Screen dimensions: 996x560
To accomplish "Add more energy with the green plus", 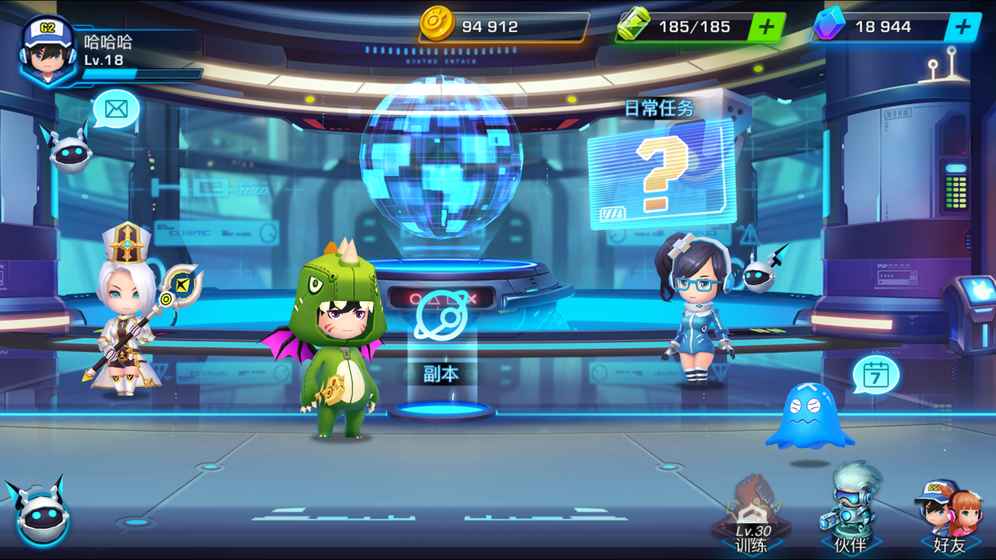I will 767,27.
